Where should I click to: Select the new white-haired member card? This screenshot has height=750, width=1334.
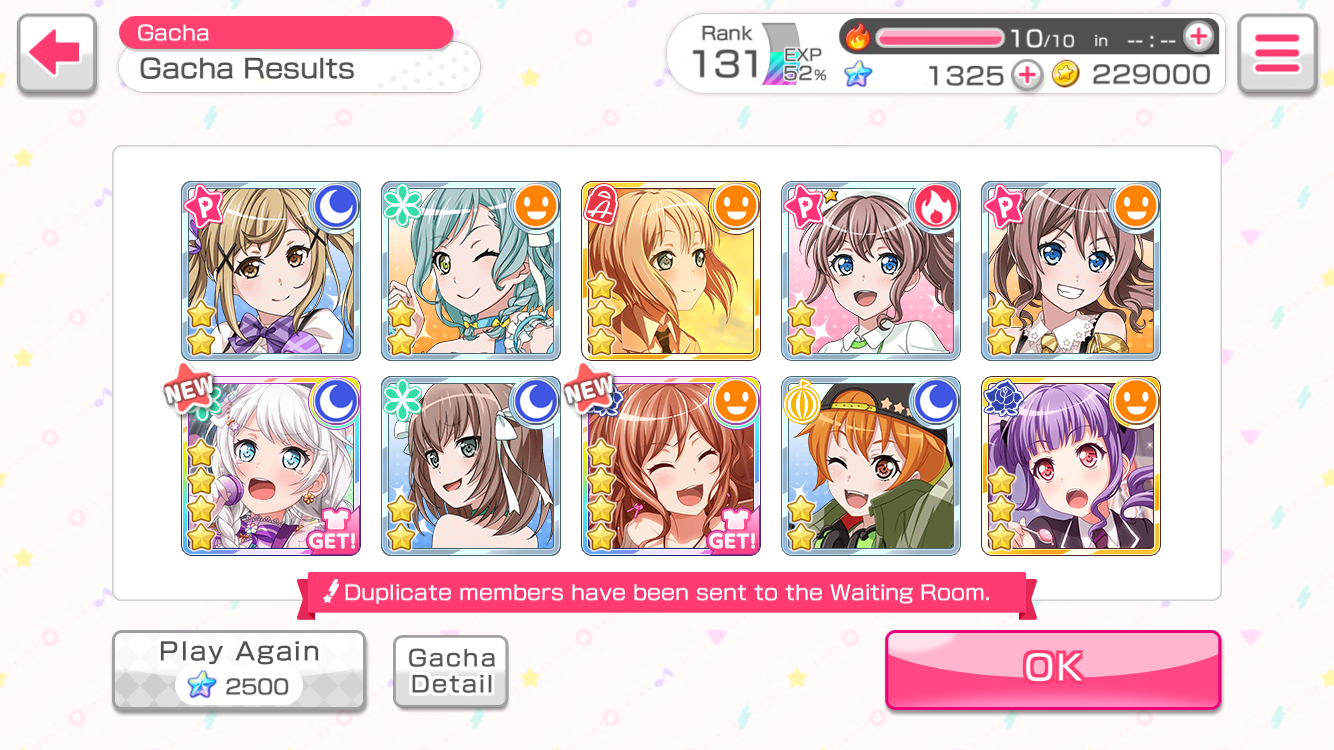click(x=271, y=466)
